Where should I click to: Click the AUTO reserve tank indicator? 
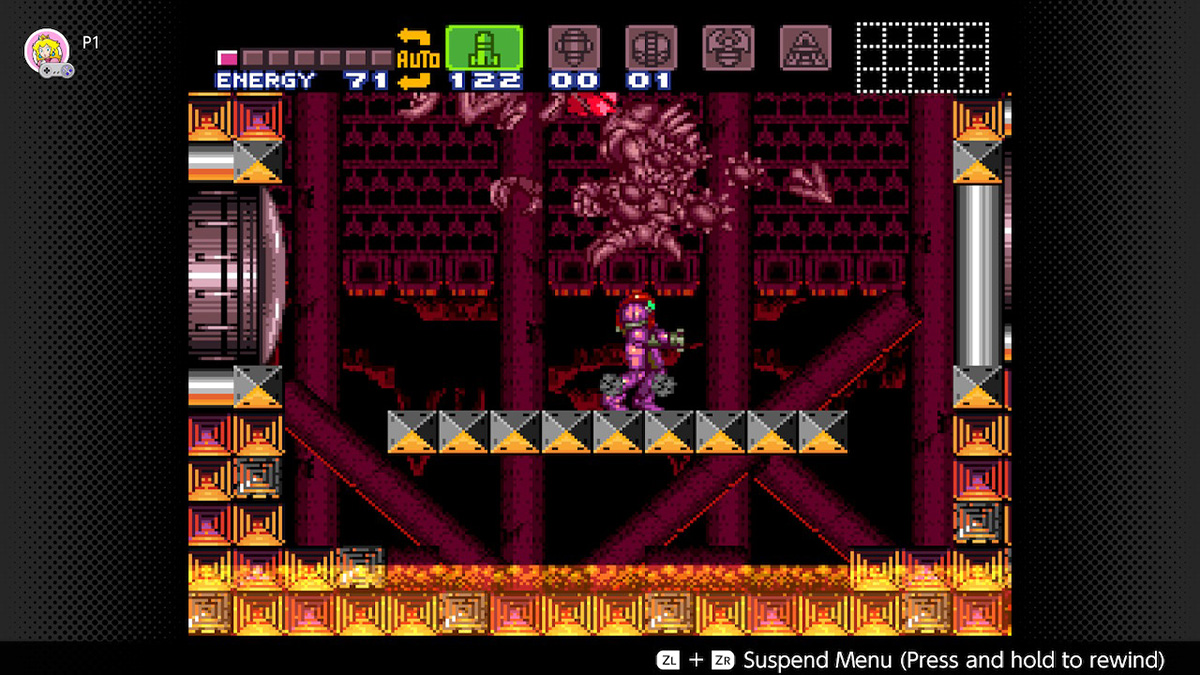[x=418, y=59]
